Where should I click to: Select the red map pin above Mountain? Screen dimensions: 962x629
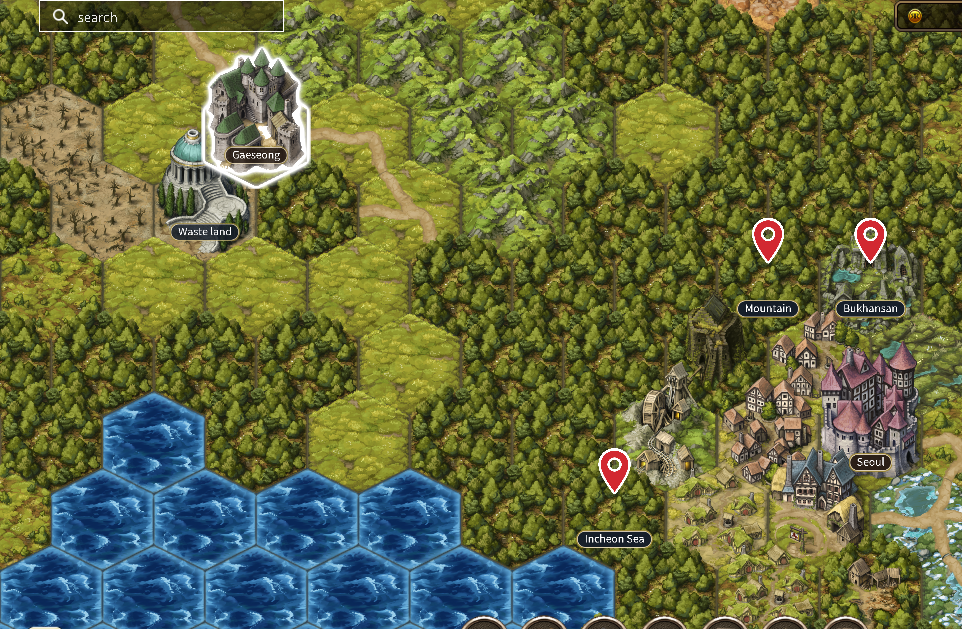(768, 240)
